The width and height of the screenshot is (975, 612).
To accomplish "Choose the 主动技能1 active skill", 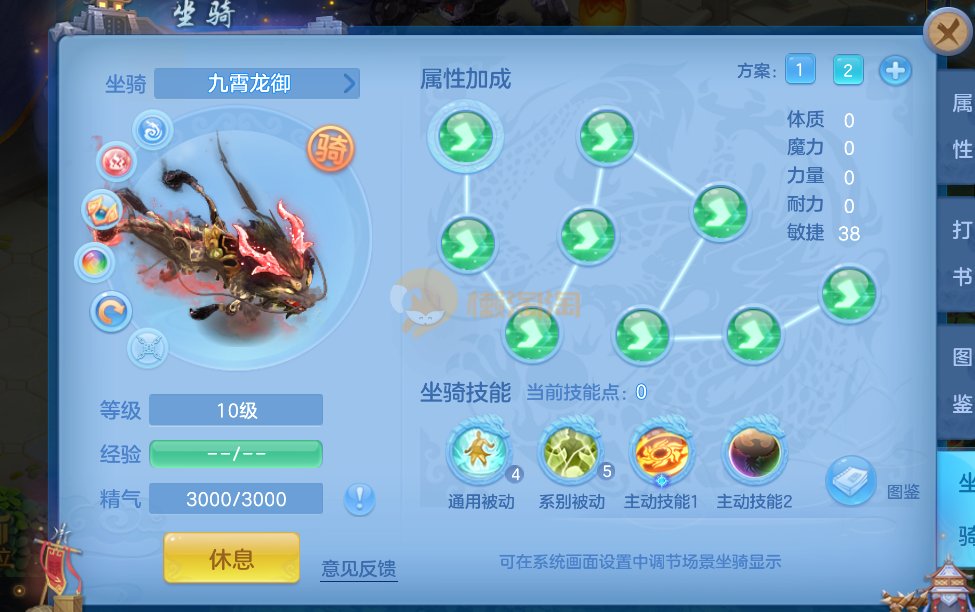I will click(x=661, y=453).
